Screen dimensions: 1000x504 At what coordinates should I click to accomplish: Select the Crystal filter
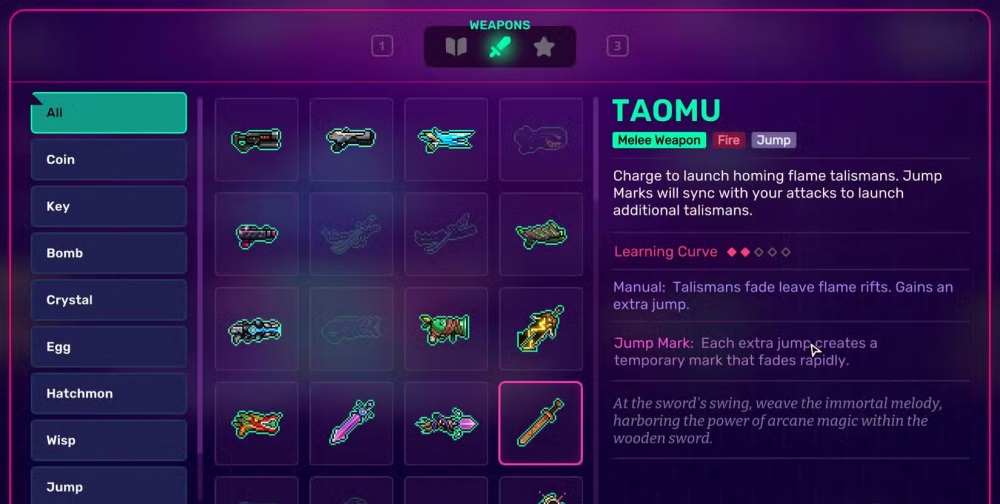coord(108,300)
